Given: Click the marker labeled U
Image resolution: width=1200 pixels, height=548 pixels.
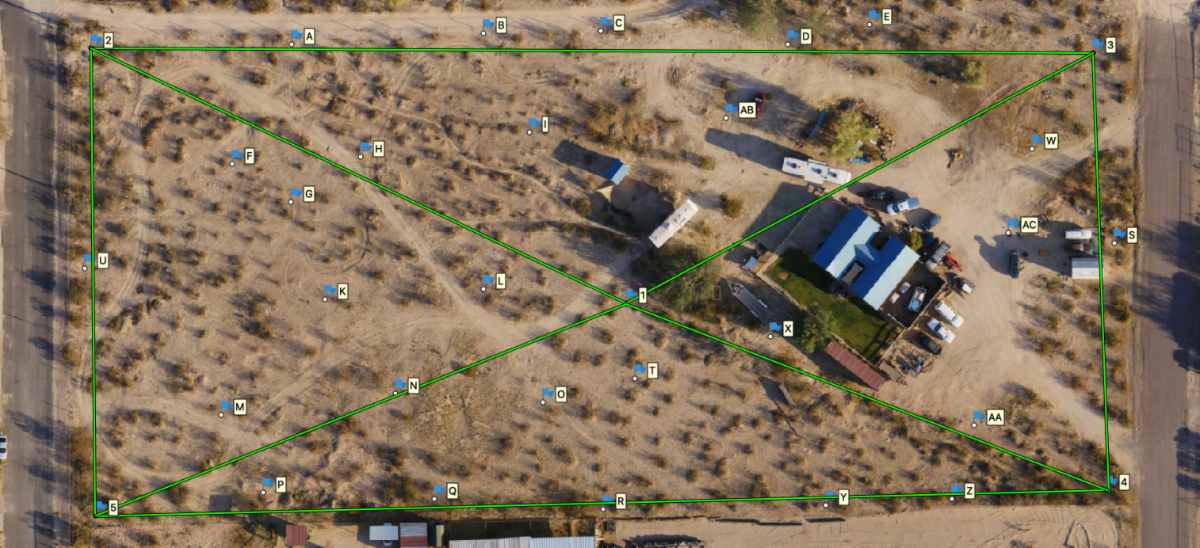Looking at the screenshot, I should (x=89, y=260).
